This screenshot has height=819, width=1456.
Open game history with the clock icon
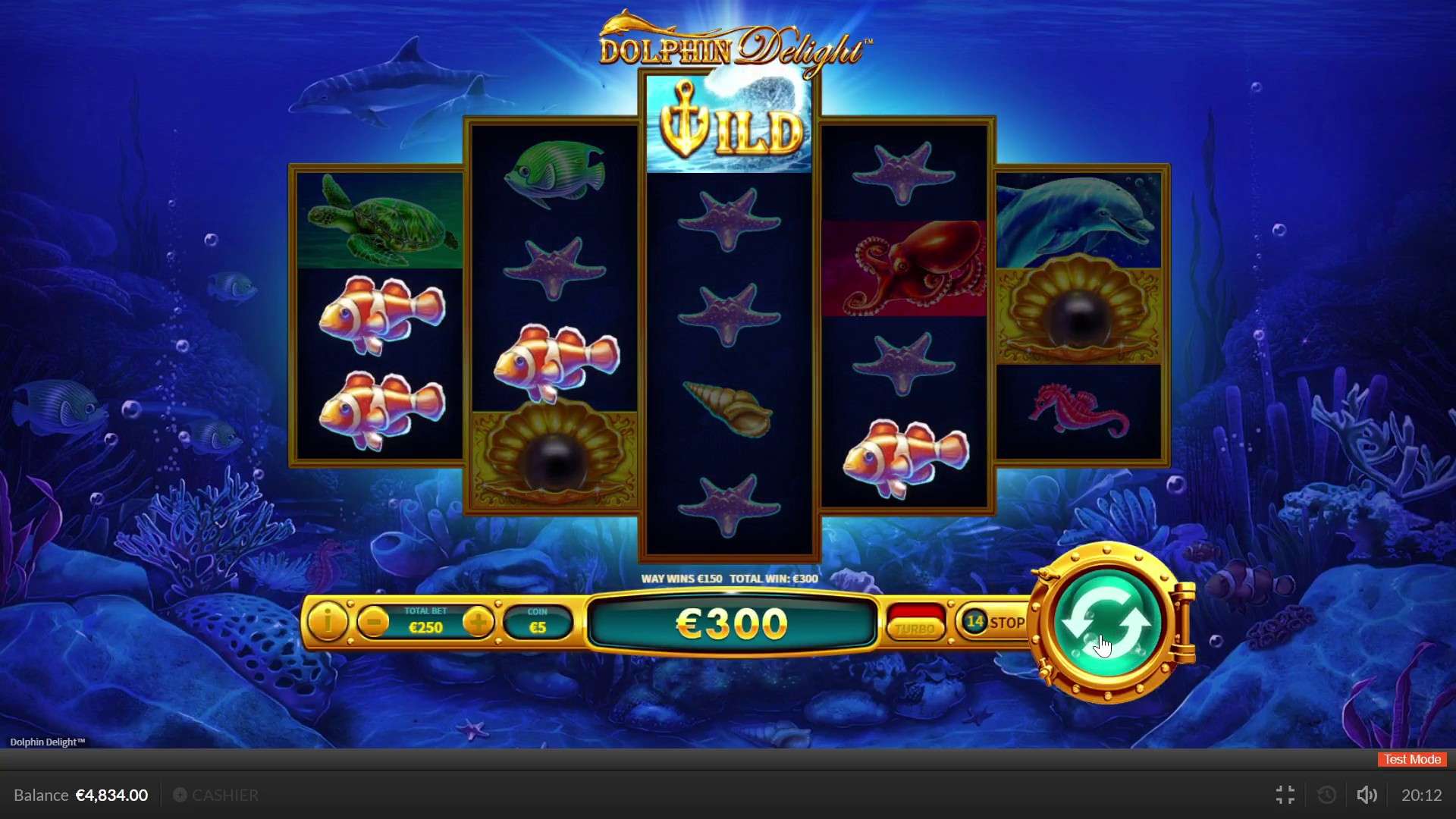pos(1326,795)
